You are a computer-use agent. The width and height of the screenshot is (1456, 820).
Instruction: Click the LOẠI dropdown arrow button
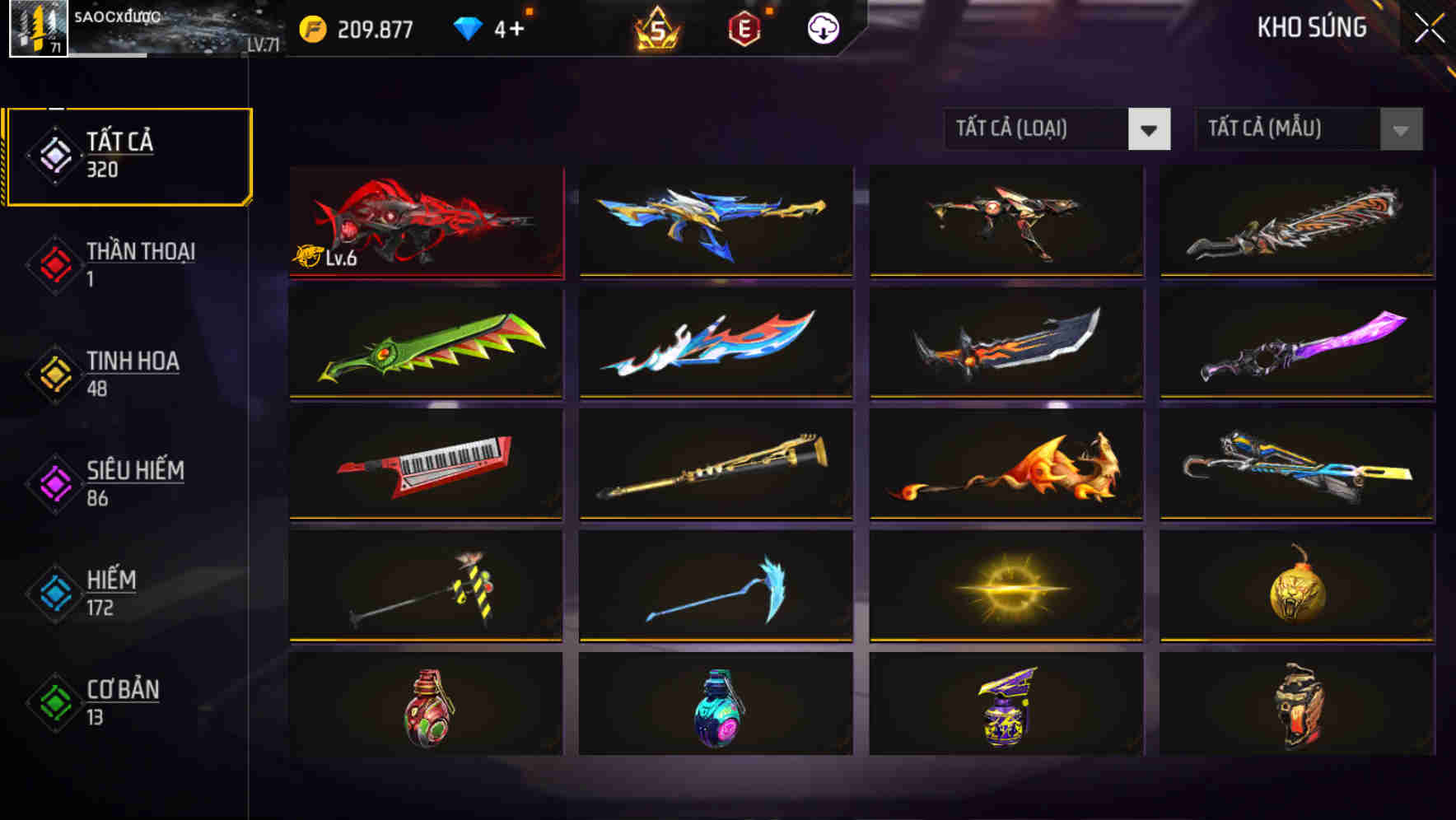click(1150, 129)
